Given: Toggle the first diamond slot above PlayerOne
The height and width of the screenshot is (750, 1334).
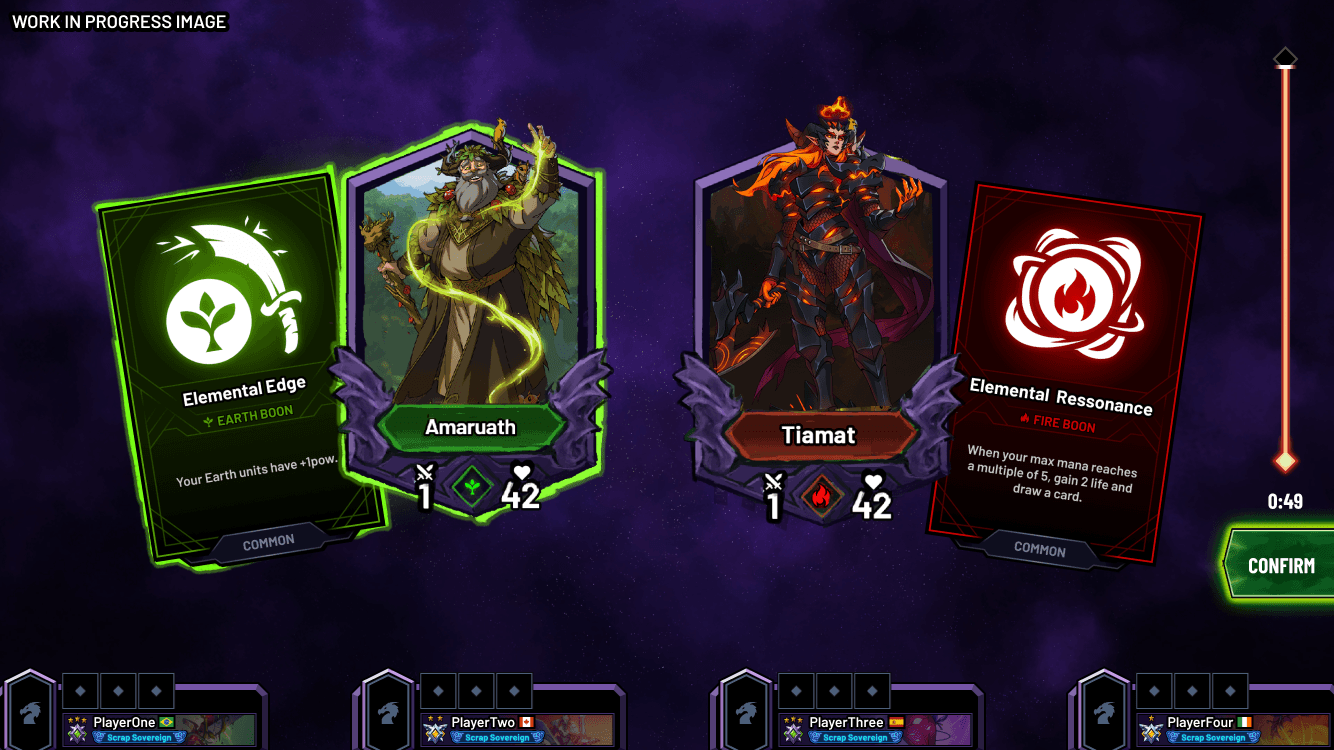Looking at the screenshot, I should coord(80,689).
